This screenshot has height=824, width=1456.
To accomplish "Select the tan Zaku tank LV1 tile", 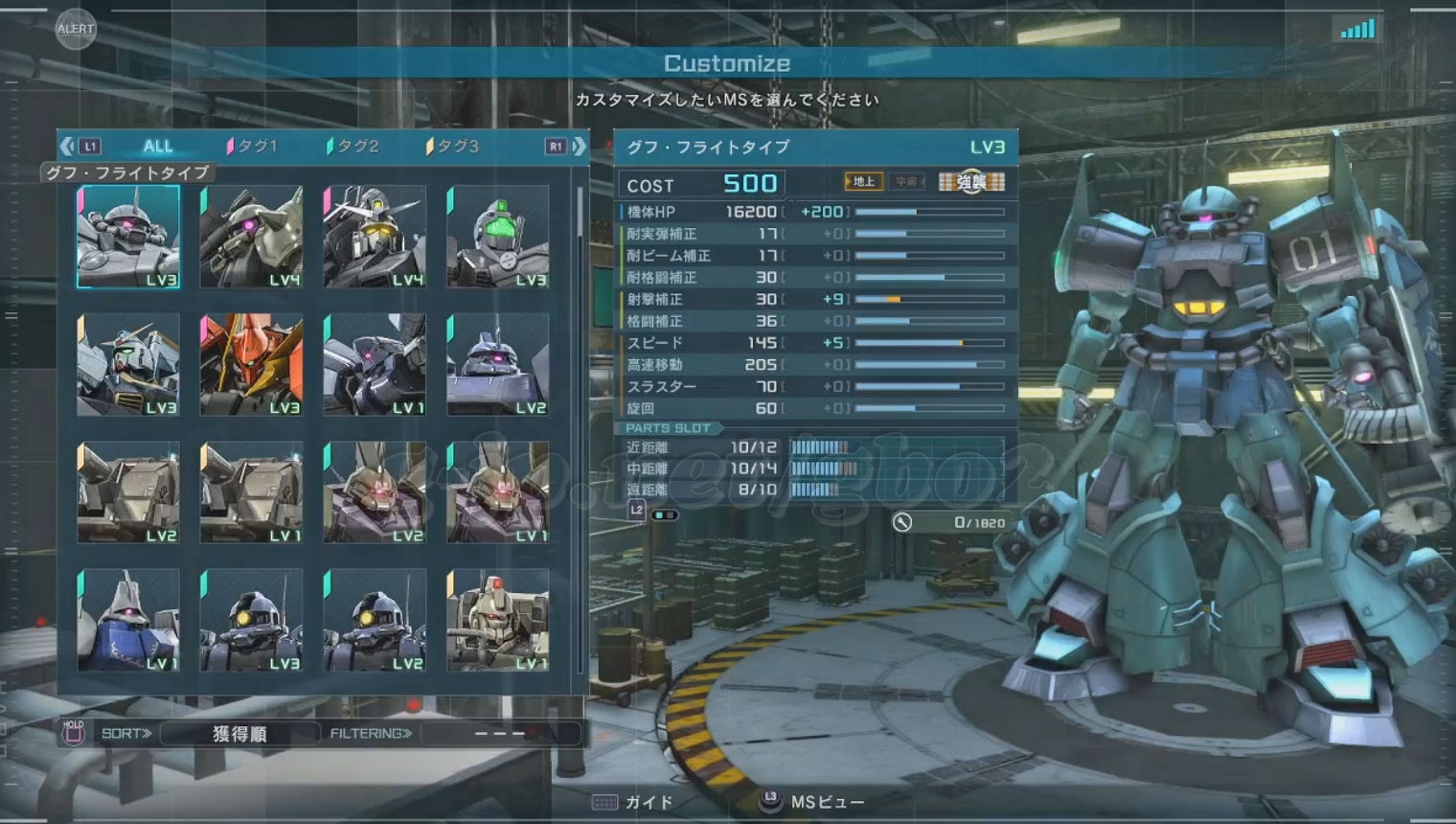I will click(x=498, y=621).
